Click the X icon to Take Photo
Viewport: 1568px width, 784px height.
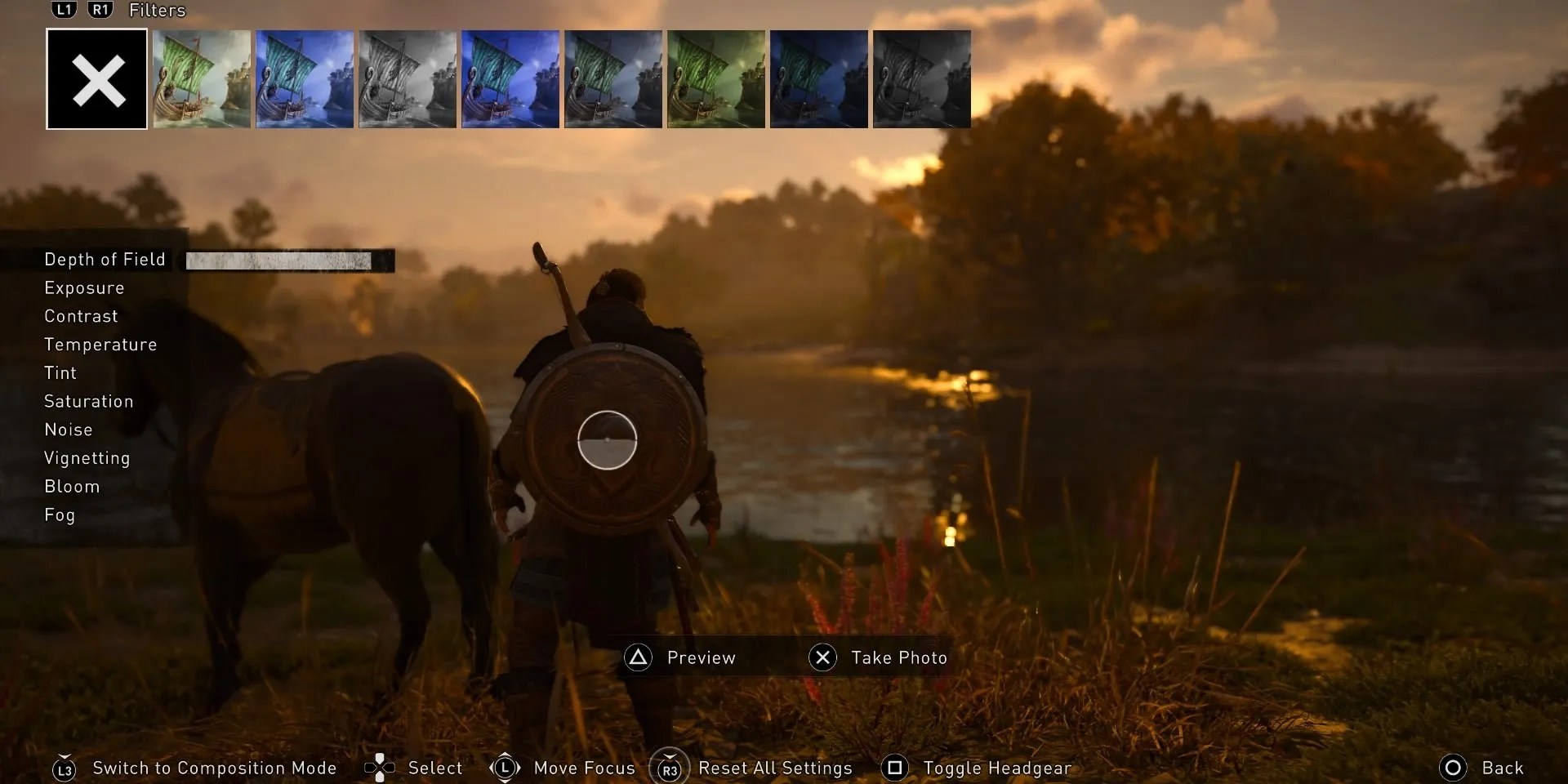pyautogui.click(x=823, y=657)
